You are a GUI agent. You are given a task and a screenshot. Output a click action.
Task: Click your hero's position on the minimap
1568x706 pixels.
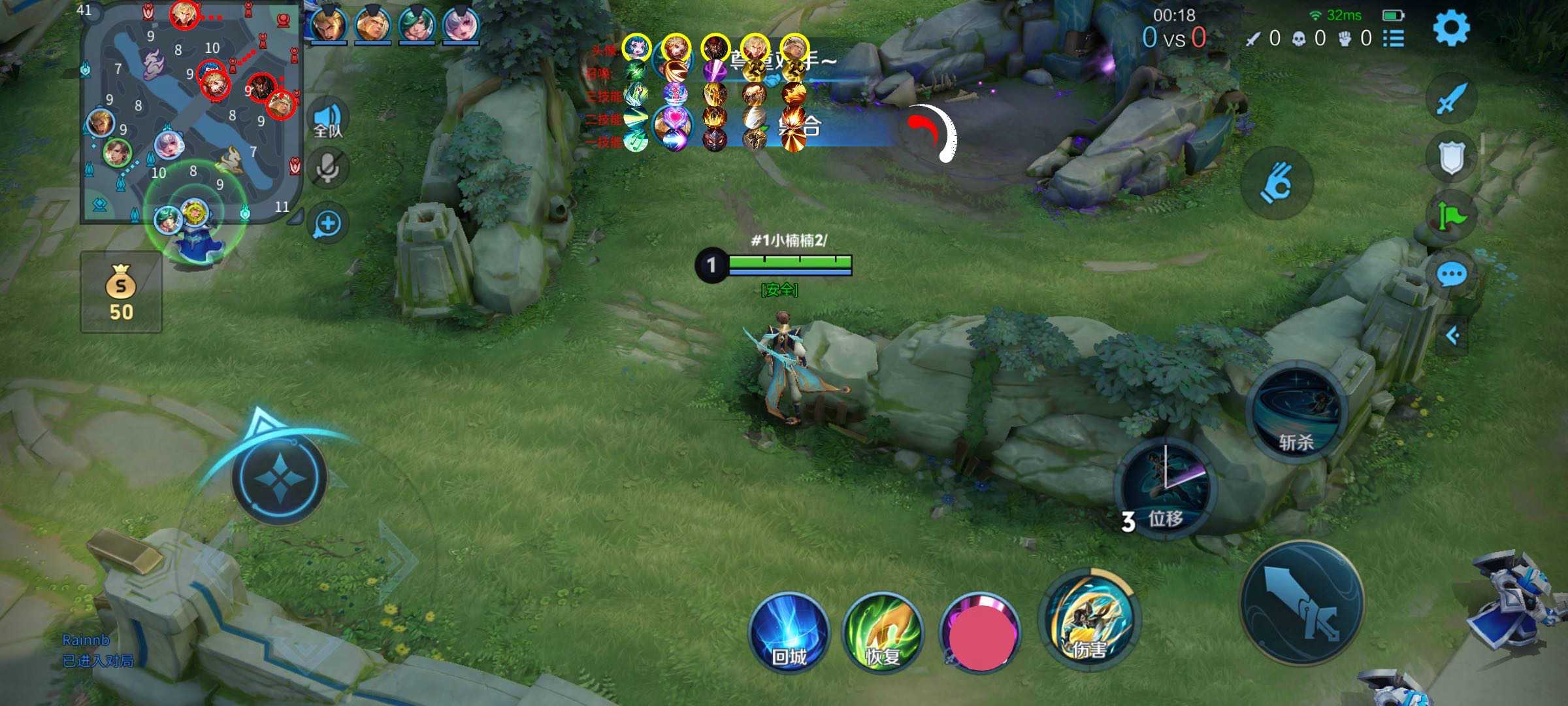[197, 212]
